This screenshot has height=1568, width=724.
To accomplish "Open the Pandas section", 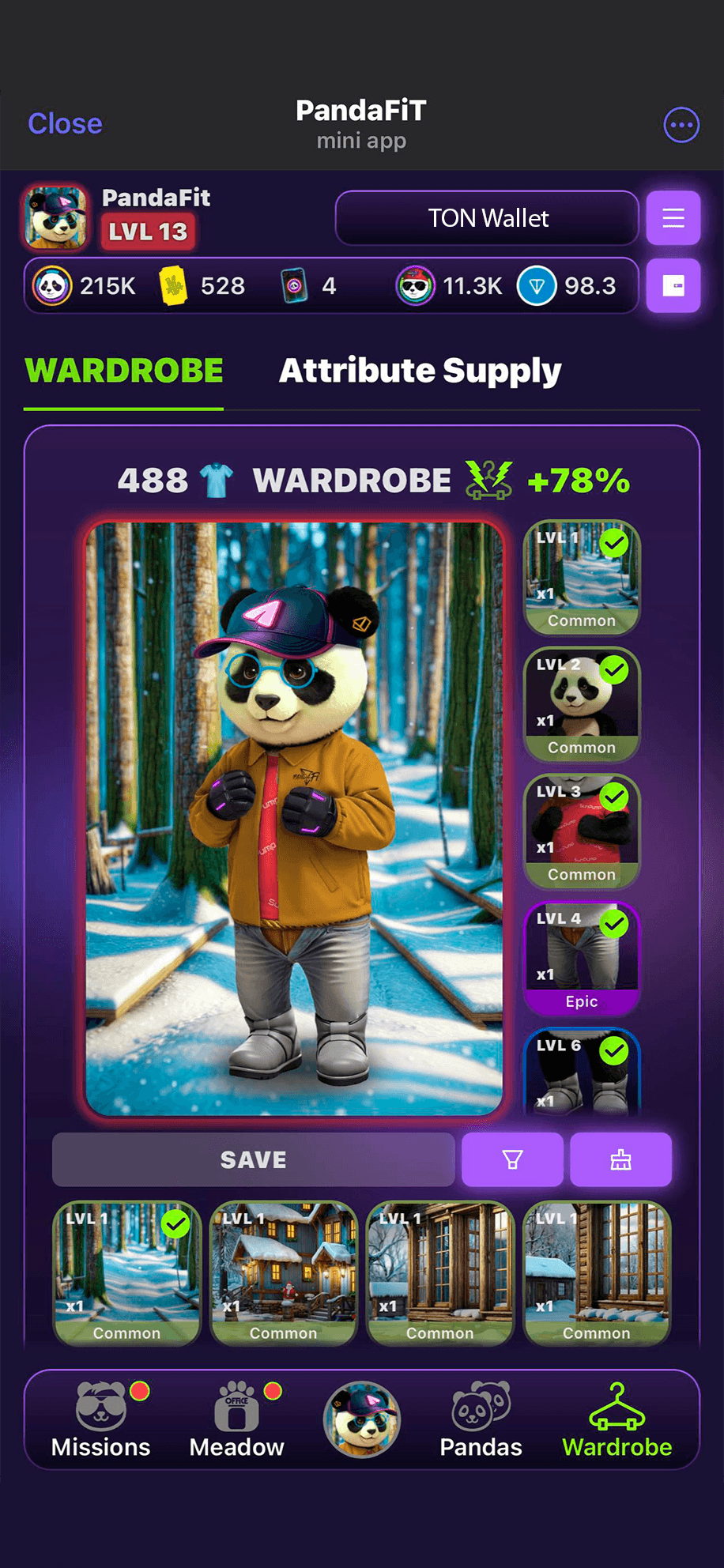I will click(x=481, y=1421).
